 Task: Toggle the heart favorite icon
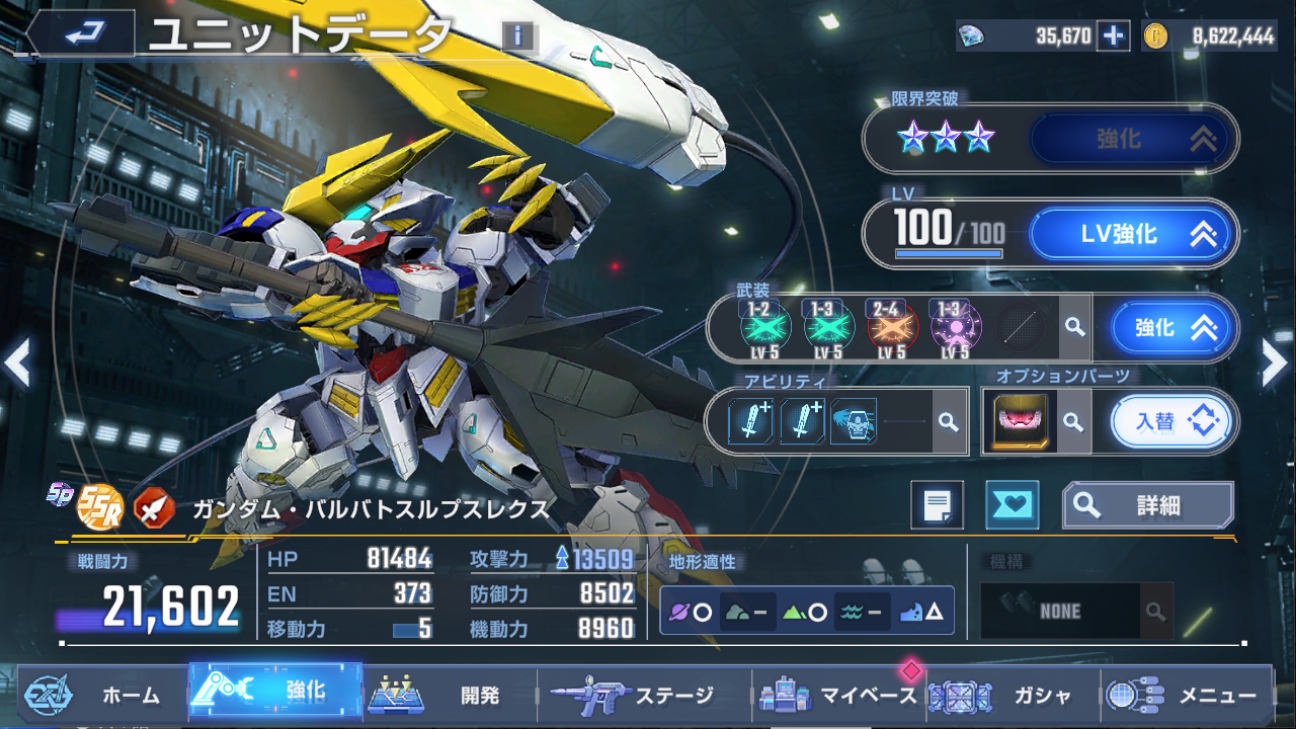(x=1011, y=505)
